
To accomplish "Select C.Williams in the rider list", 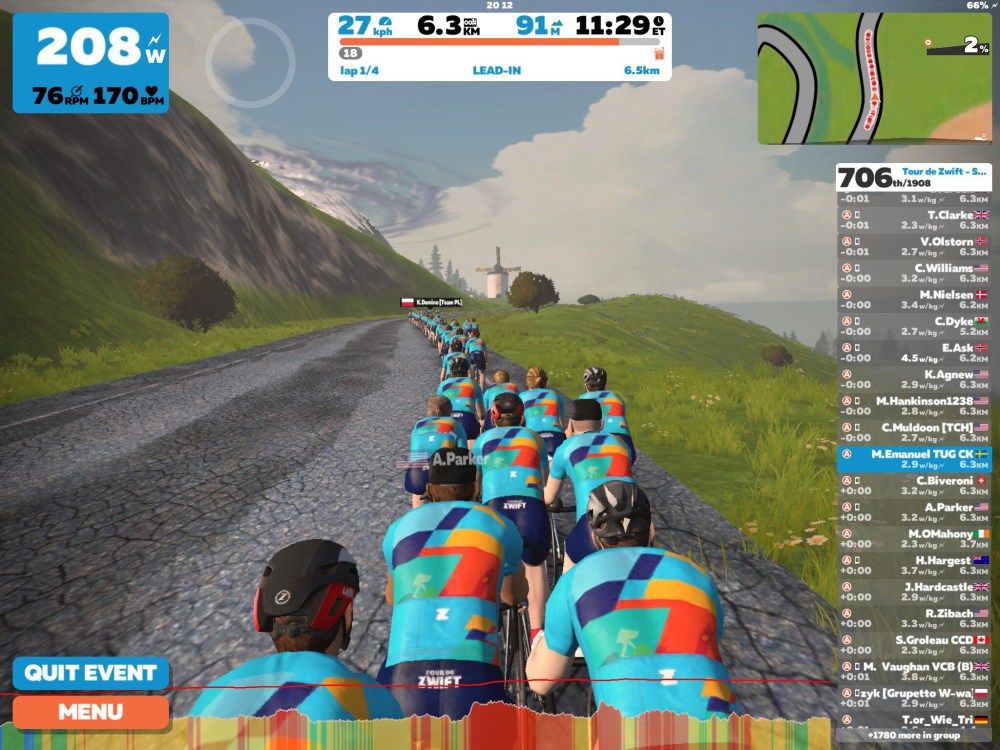I will (x=914, y=273).
